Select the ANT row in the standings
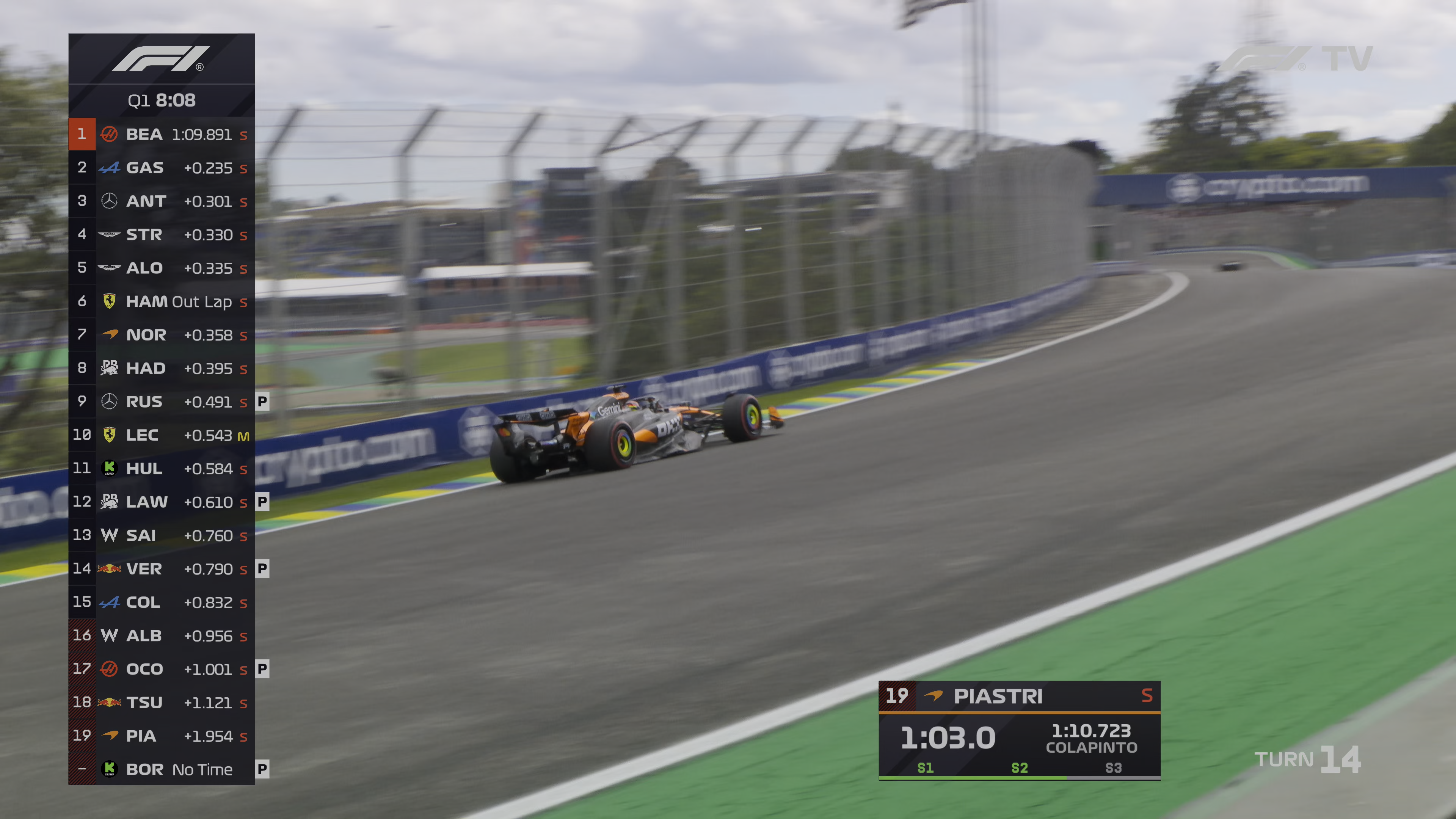Viewport: 1456px width, 819px height. pos(161,201)
